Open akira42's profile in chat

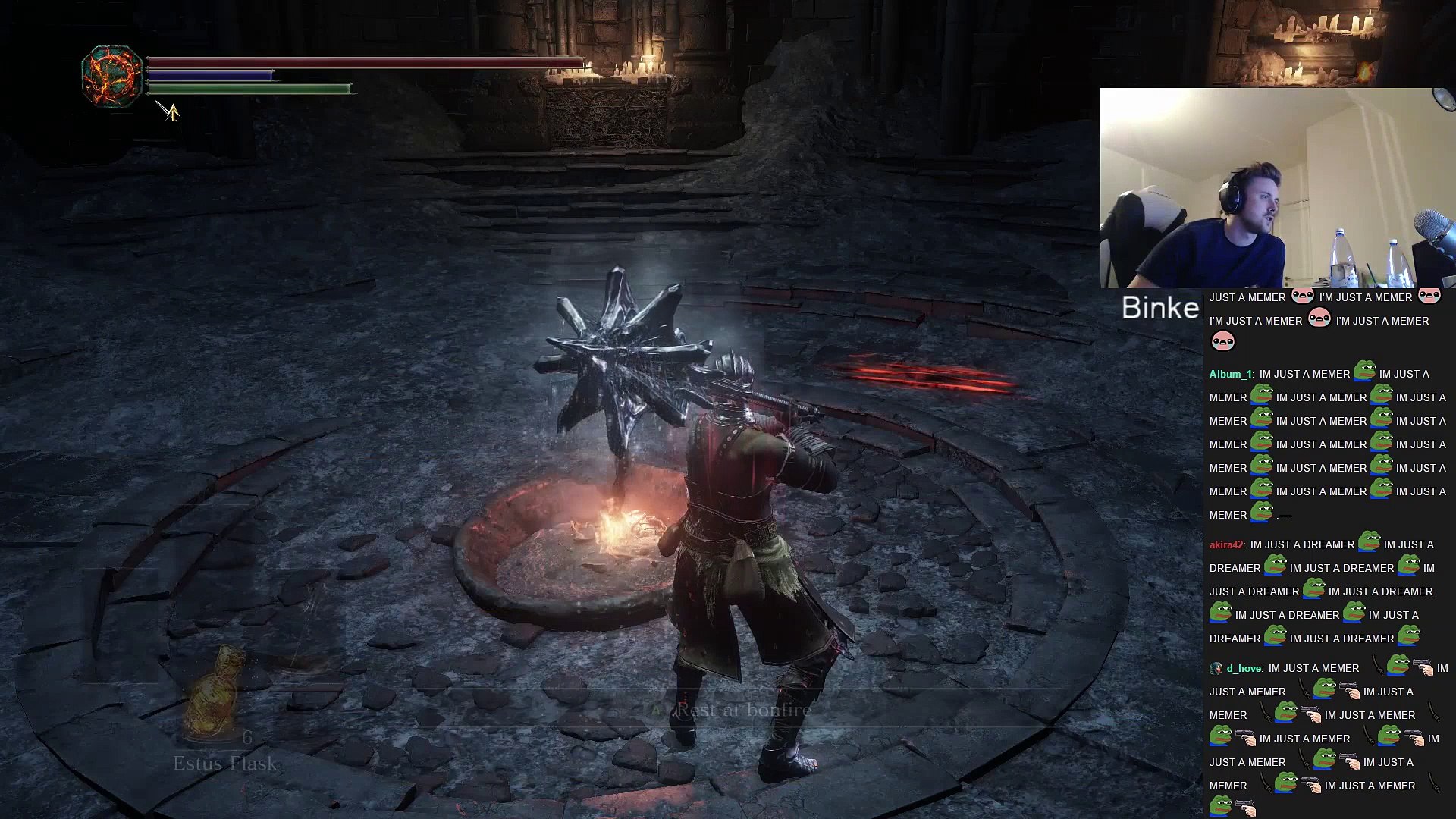click(1226, 544)
